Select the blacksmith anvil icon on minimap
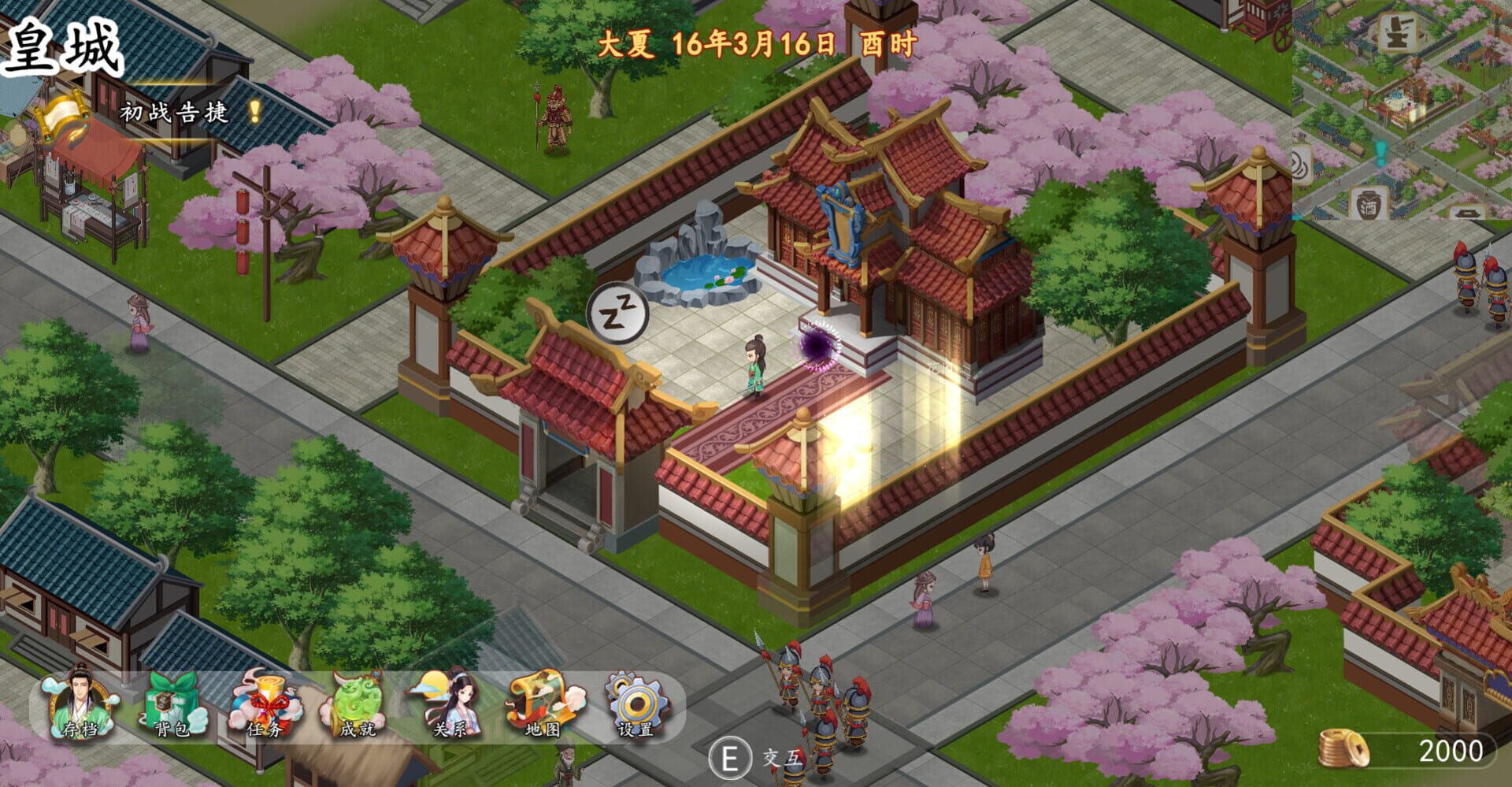1512x787 pixels. 1395,33
